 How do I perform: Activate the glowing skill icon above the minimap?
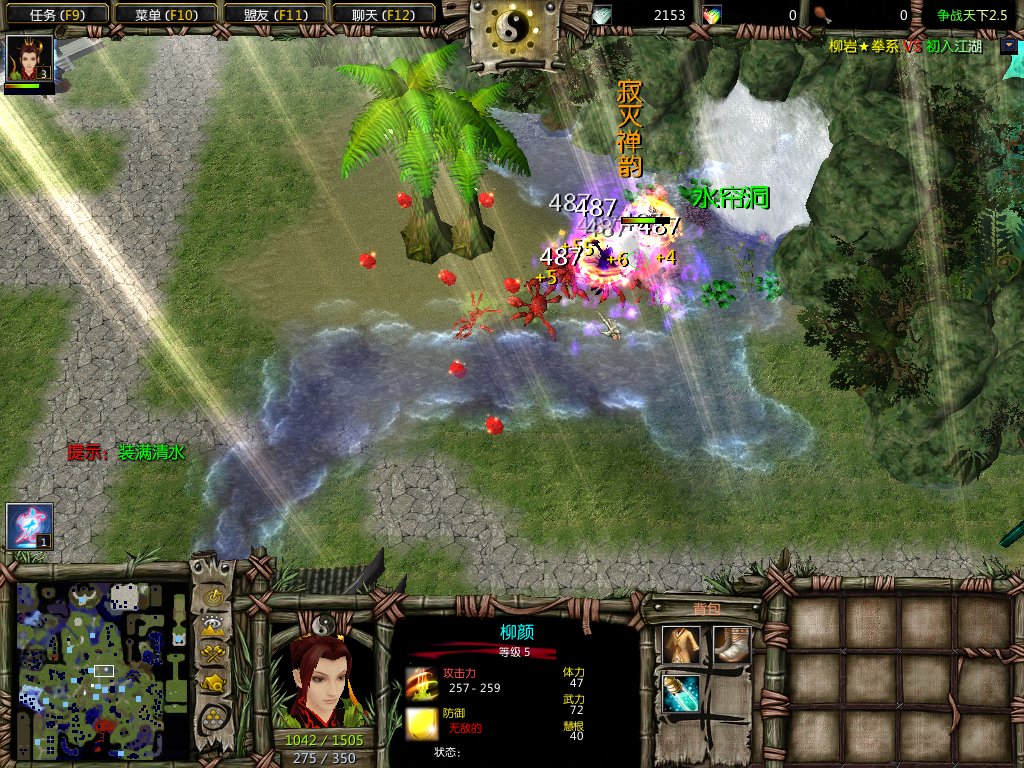coord(28,526)
